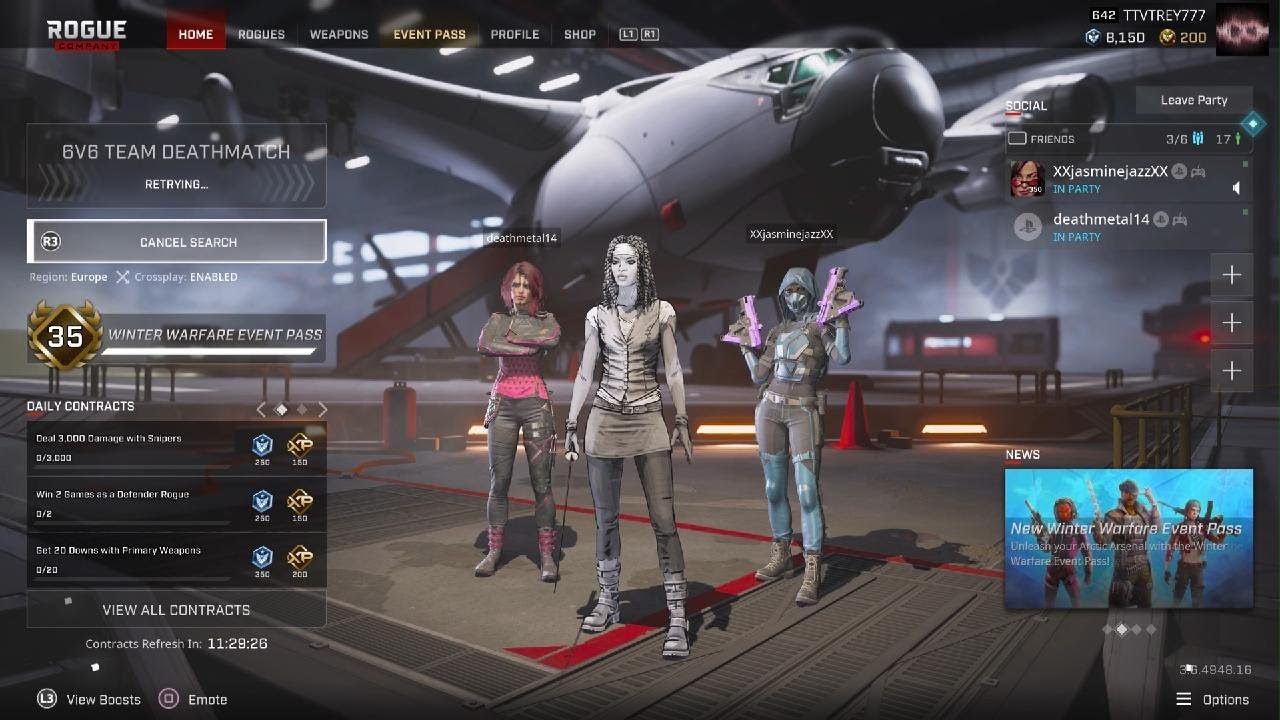View the Profile tab
This screenshot has height=720, width=1280.
tap(514, 34)
